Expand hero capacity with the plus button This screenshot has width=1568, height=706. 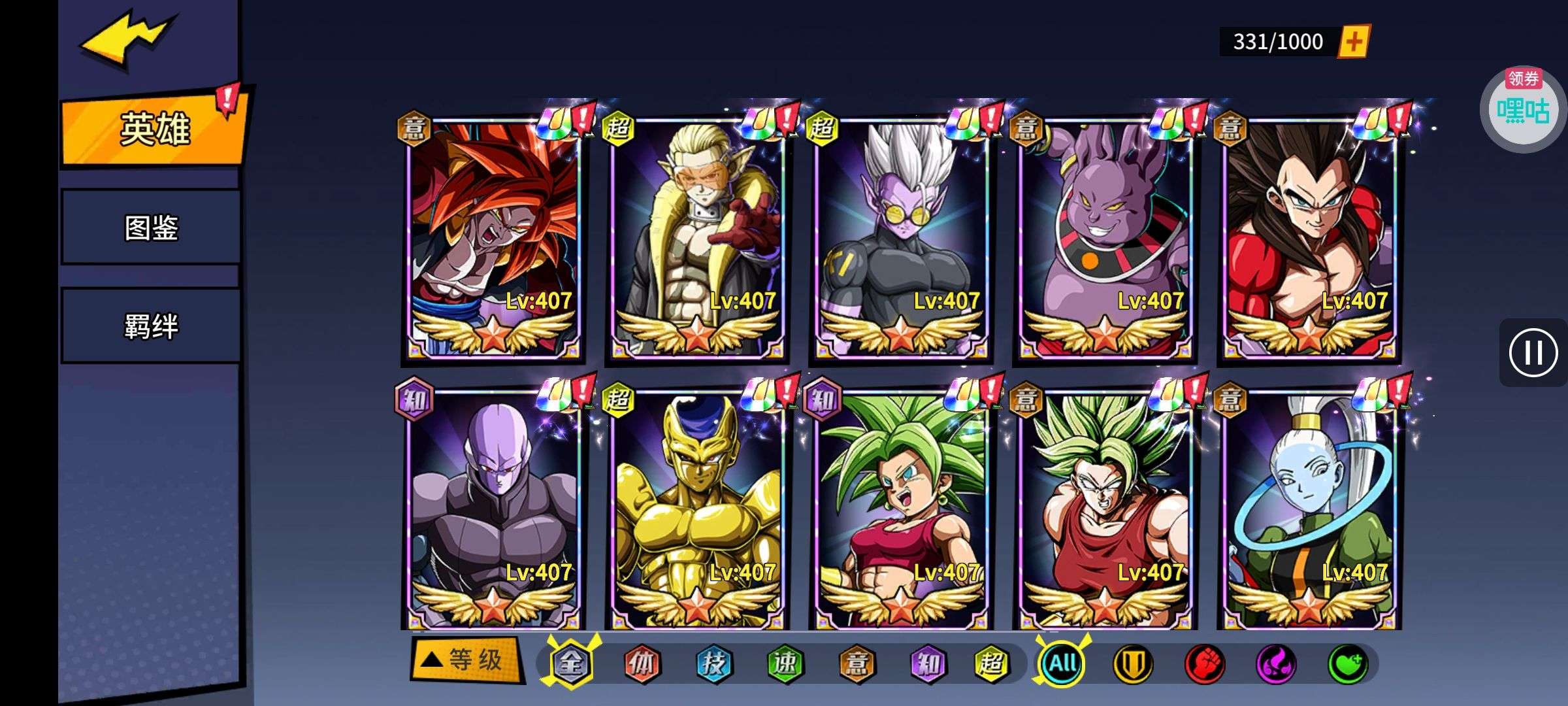coord(1354,42)
